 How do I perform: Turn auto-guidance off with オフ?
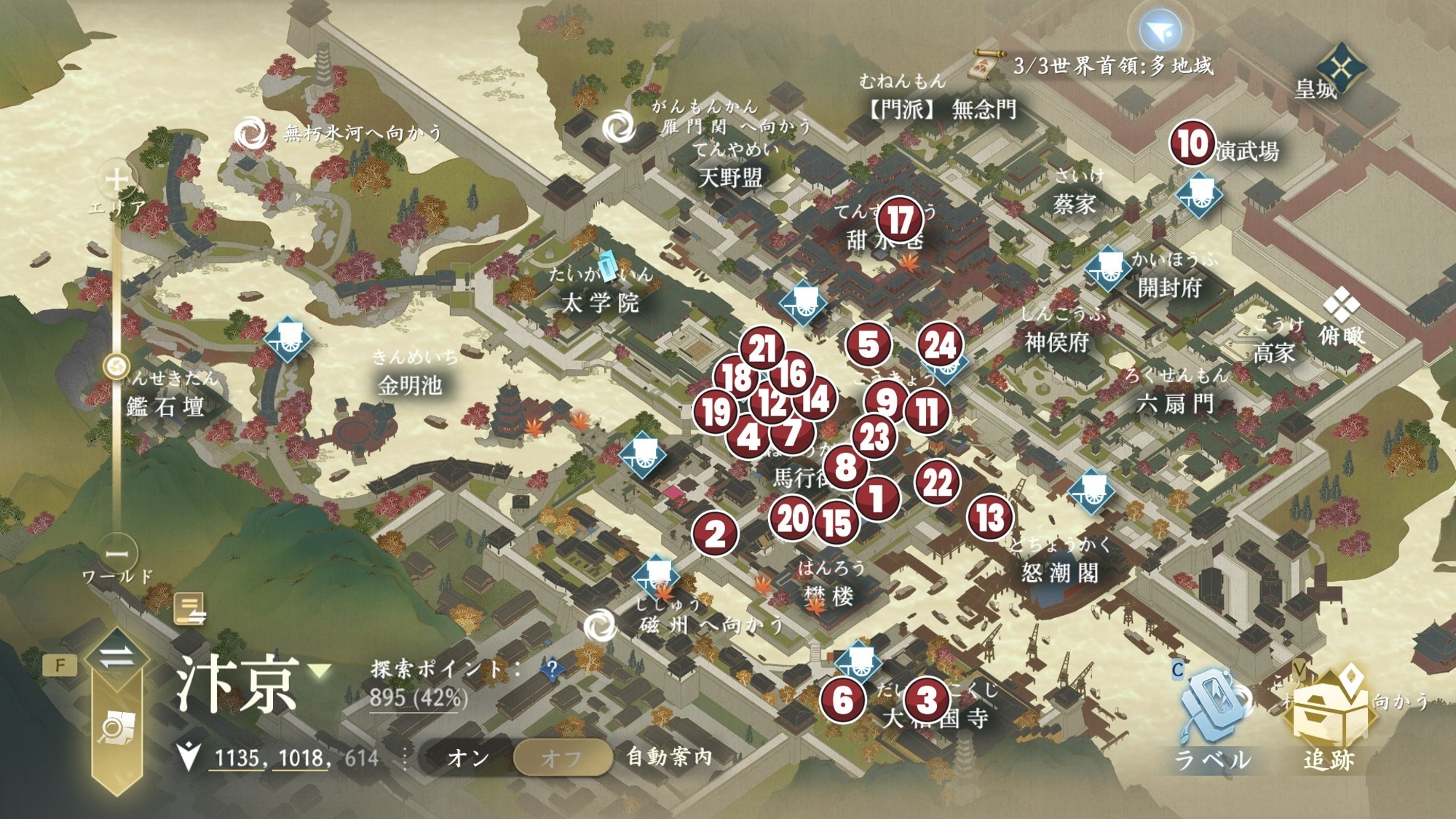click(x=561, y=758)
